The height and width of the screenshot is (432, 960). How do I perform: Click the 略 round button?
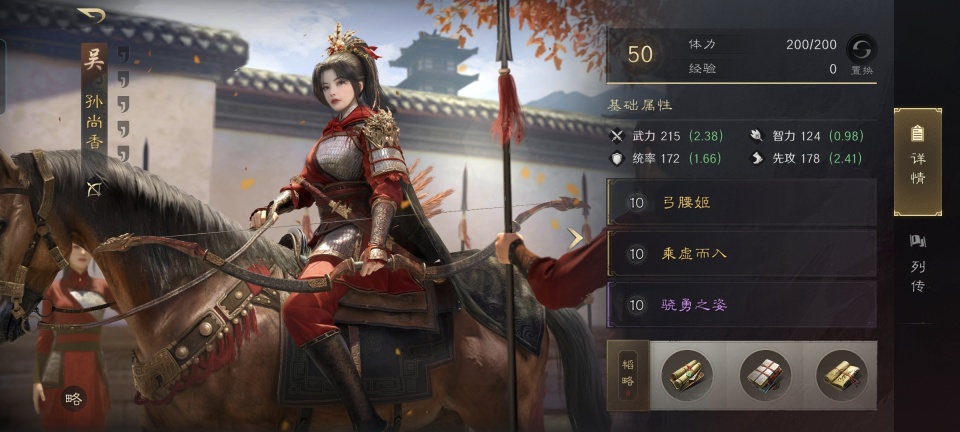click(72, 398)
